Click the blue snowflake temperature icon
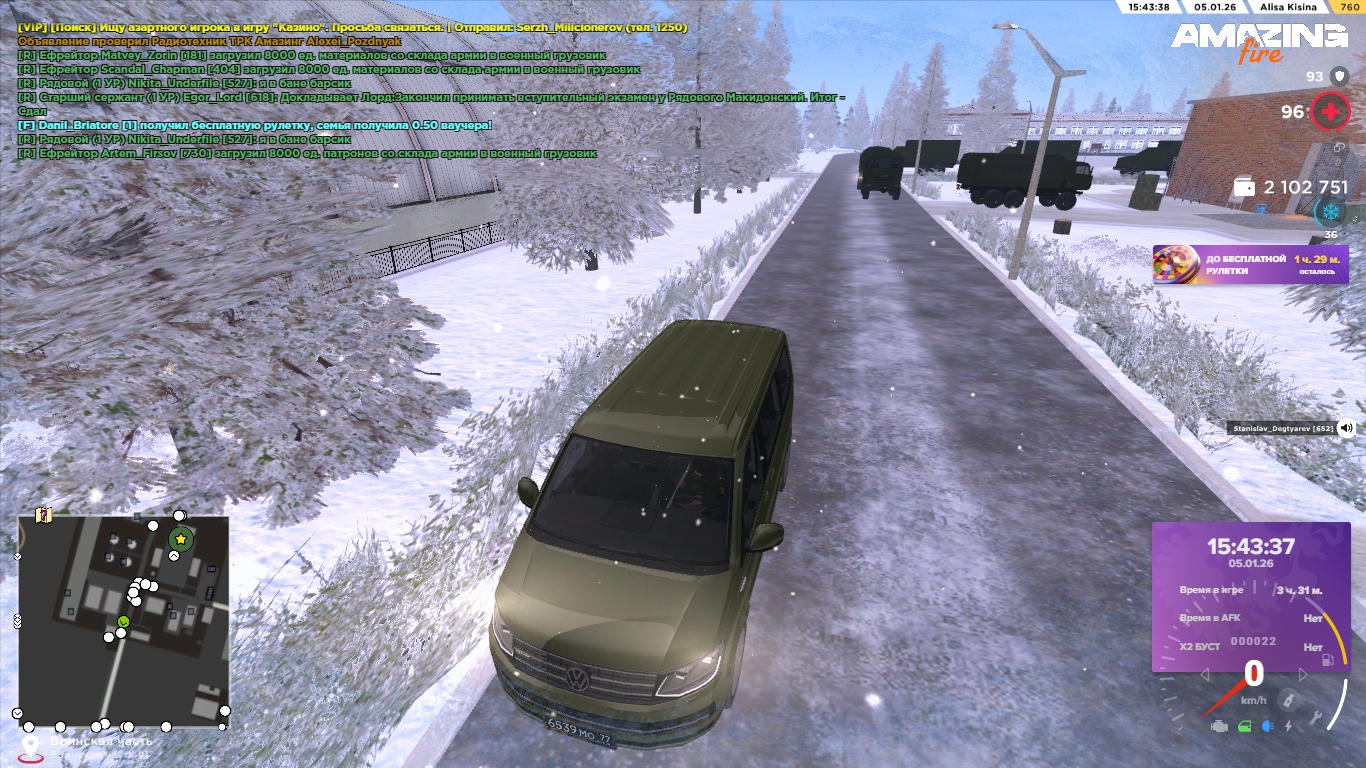Screen dimensions: 1366x768 click(1330, 211)
